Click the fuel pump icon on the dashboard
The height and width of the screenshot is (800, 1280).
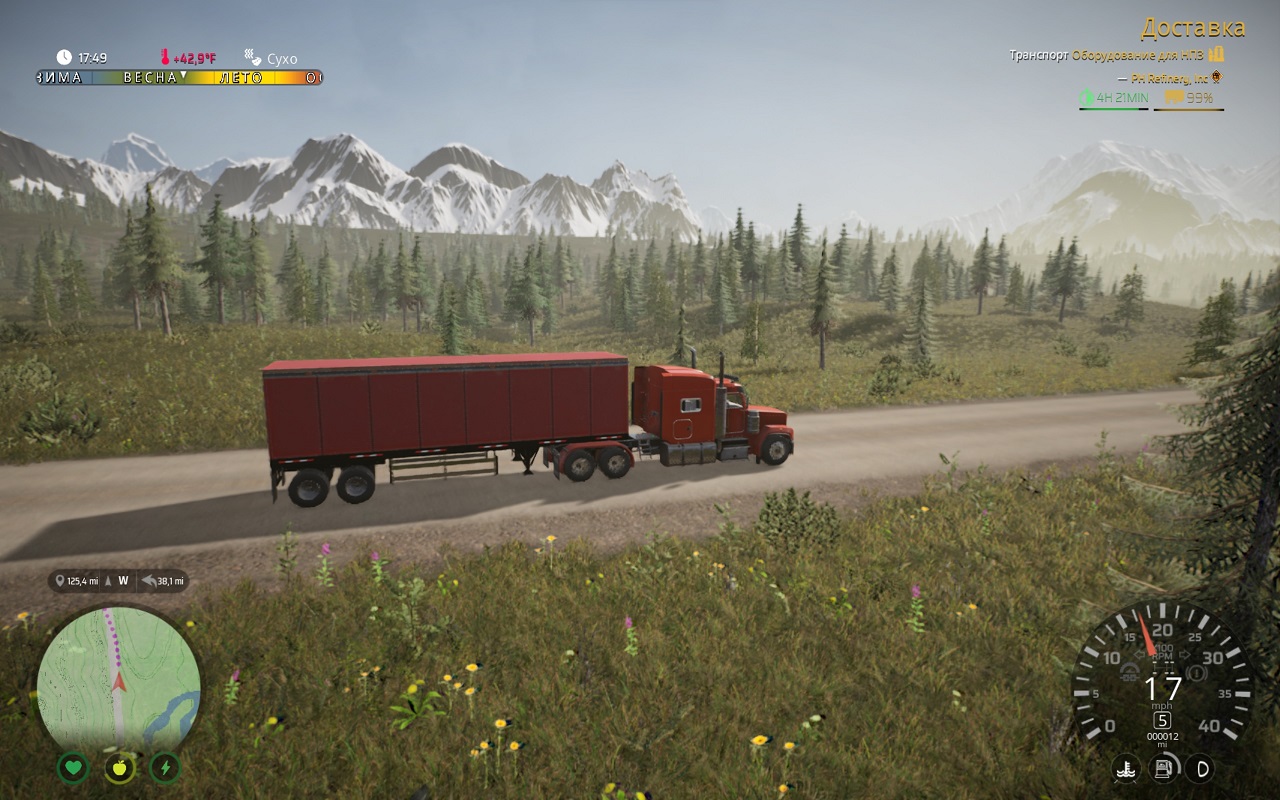(1163, 768)
